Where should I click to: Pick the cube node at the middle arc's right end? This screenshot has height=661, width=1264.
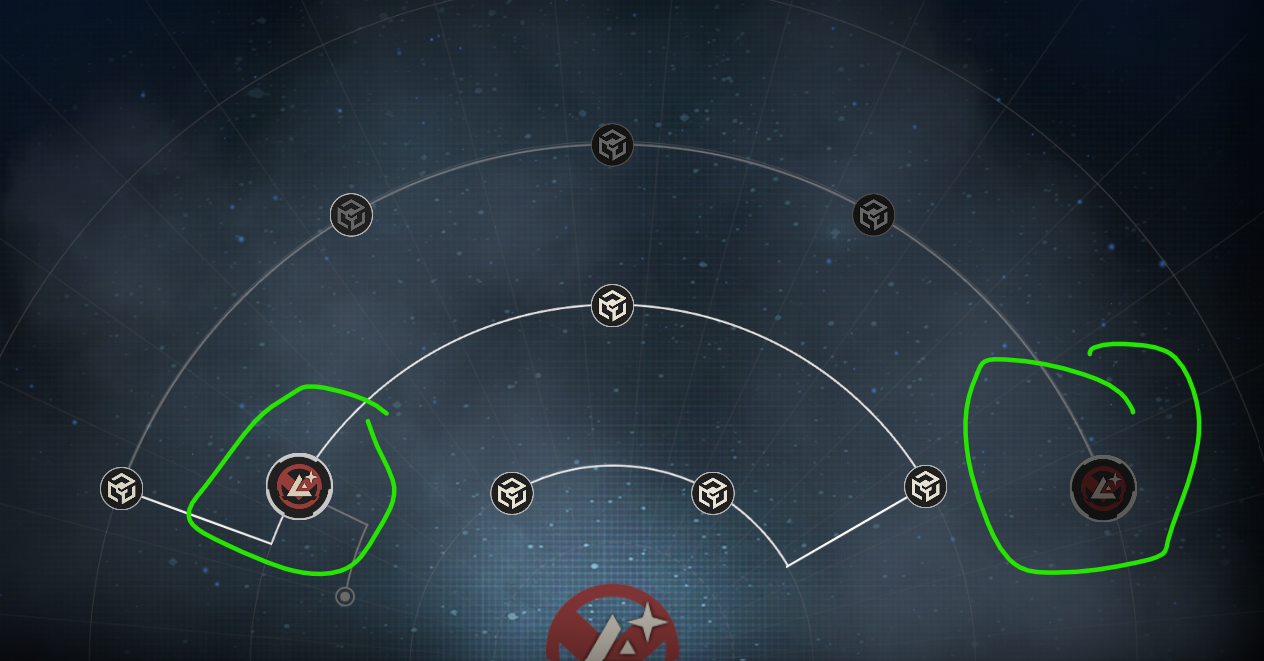[925, 486]
